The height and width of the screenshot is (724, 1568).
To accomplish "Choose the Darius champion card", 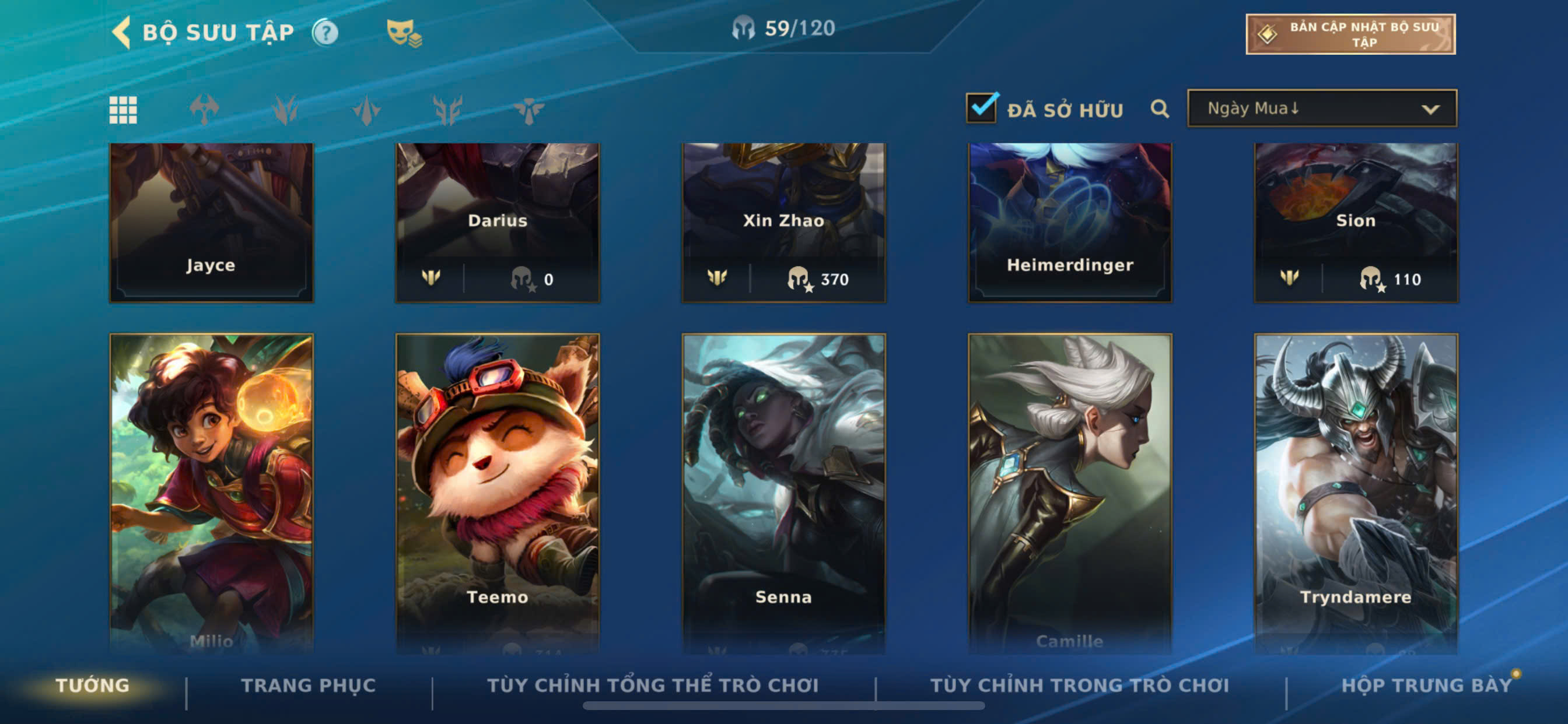I will pos(498,222).
